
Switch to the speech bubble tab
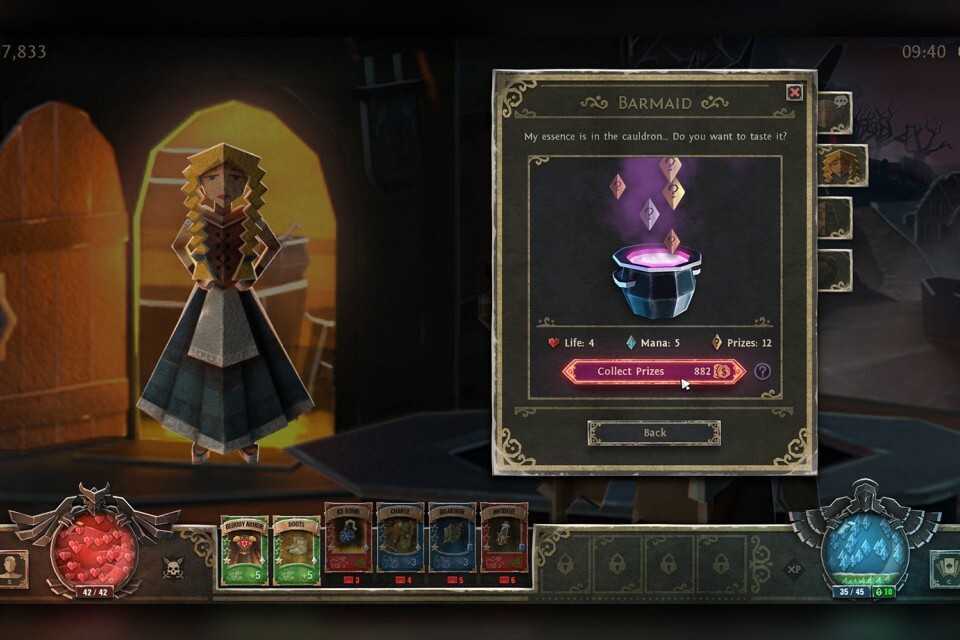tap(835, 113)
